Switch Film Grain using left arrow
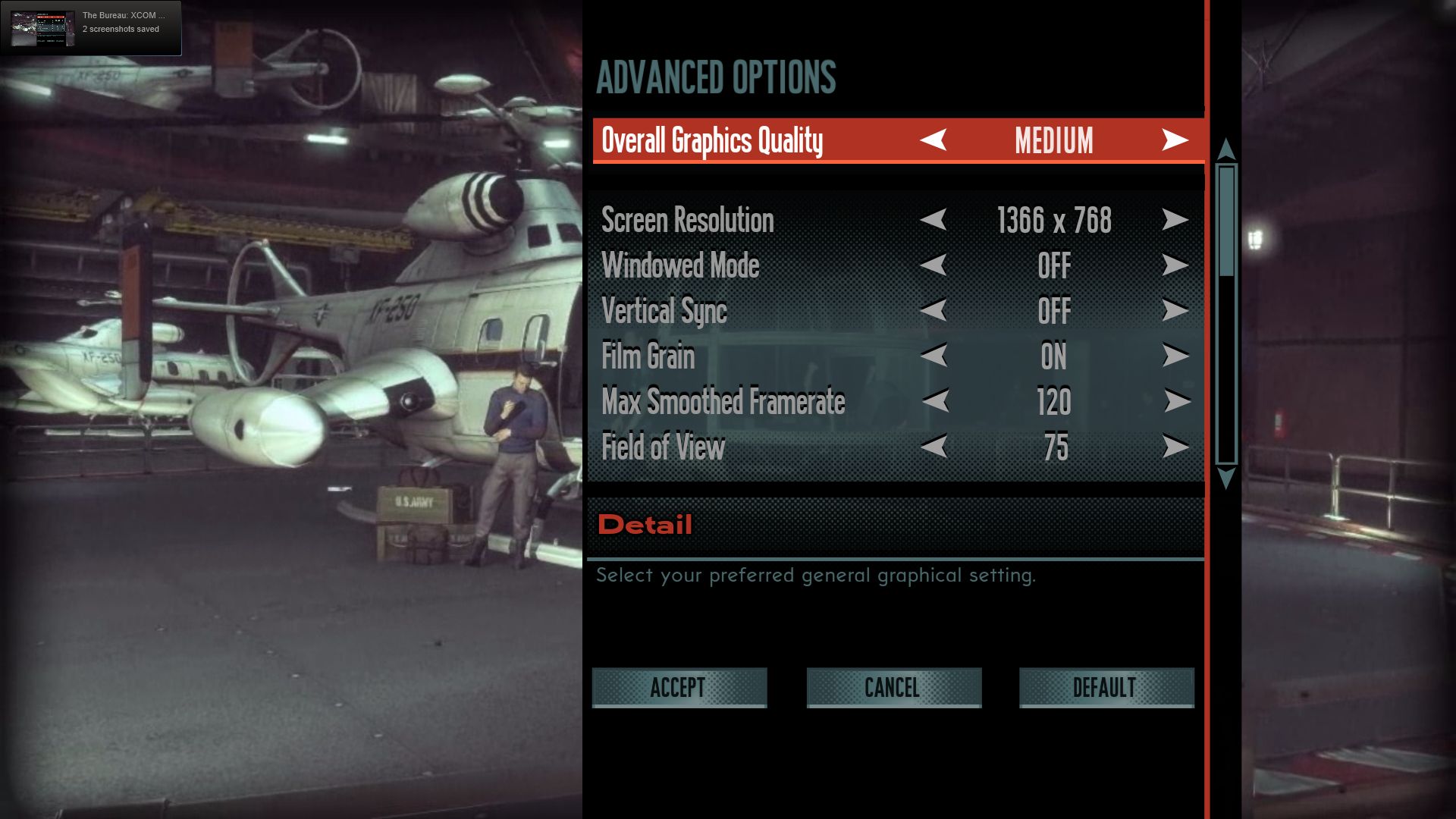The width and height of the screenshot is (1456, 819). 934,356
